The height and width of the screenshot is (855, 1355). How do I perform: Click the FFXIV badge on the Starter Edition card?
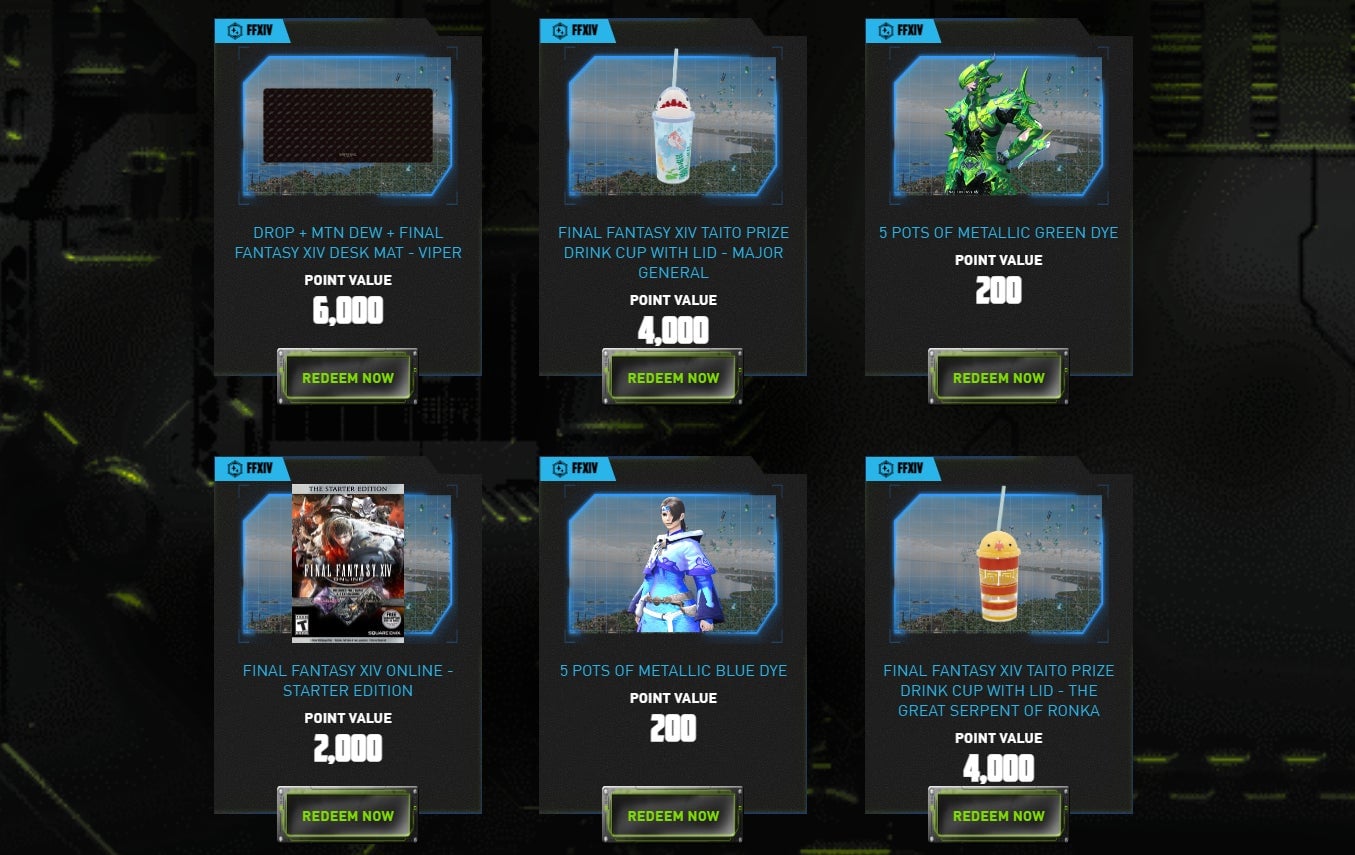click(x=253, y=468)
